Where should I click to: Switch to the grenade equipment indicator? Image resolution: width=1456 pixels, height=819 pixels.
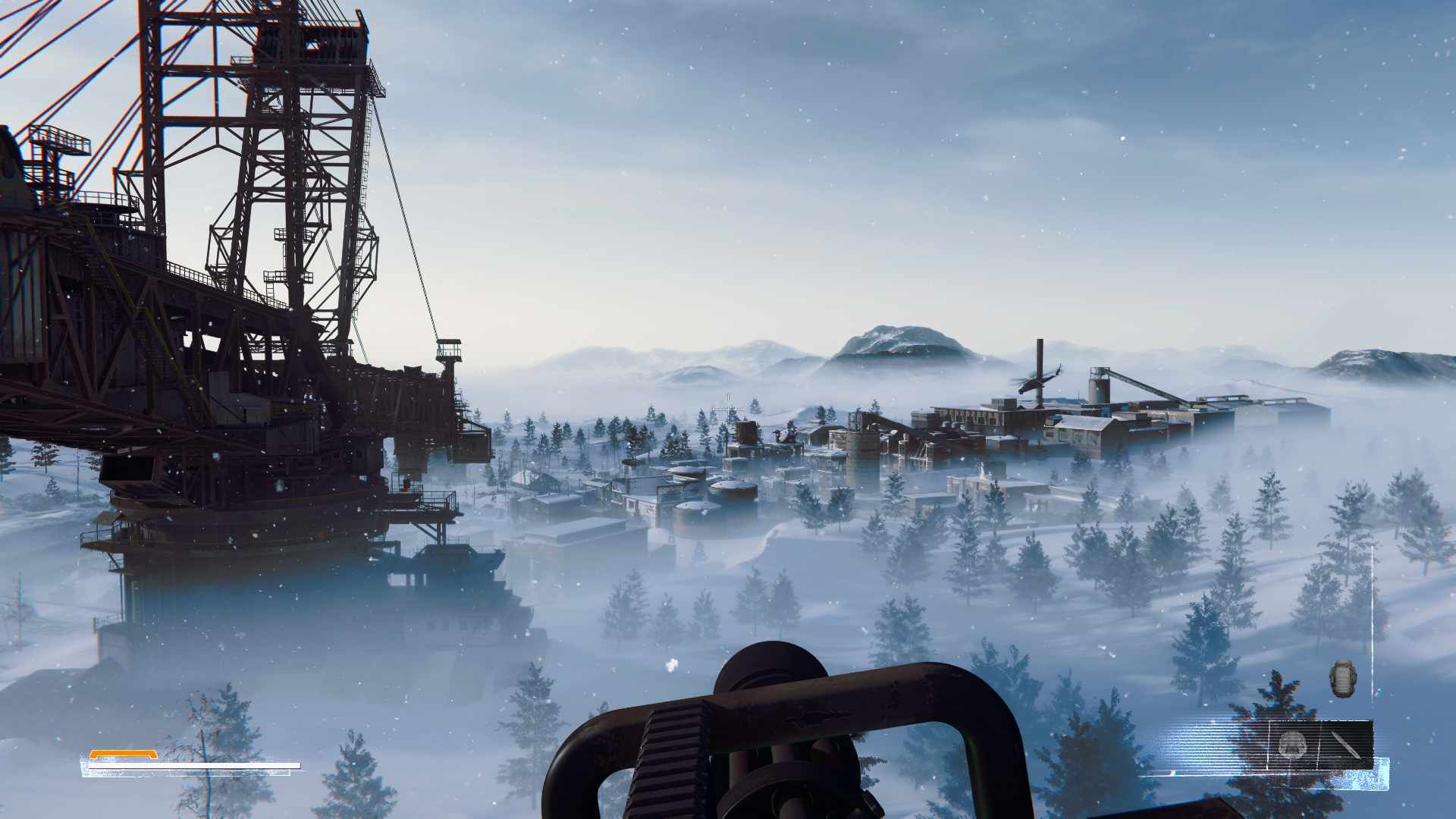(1342, 680)
